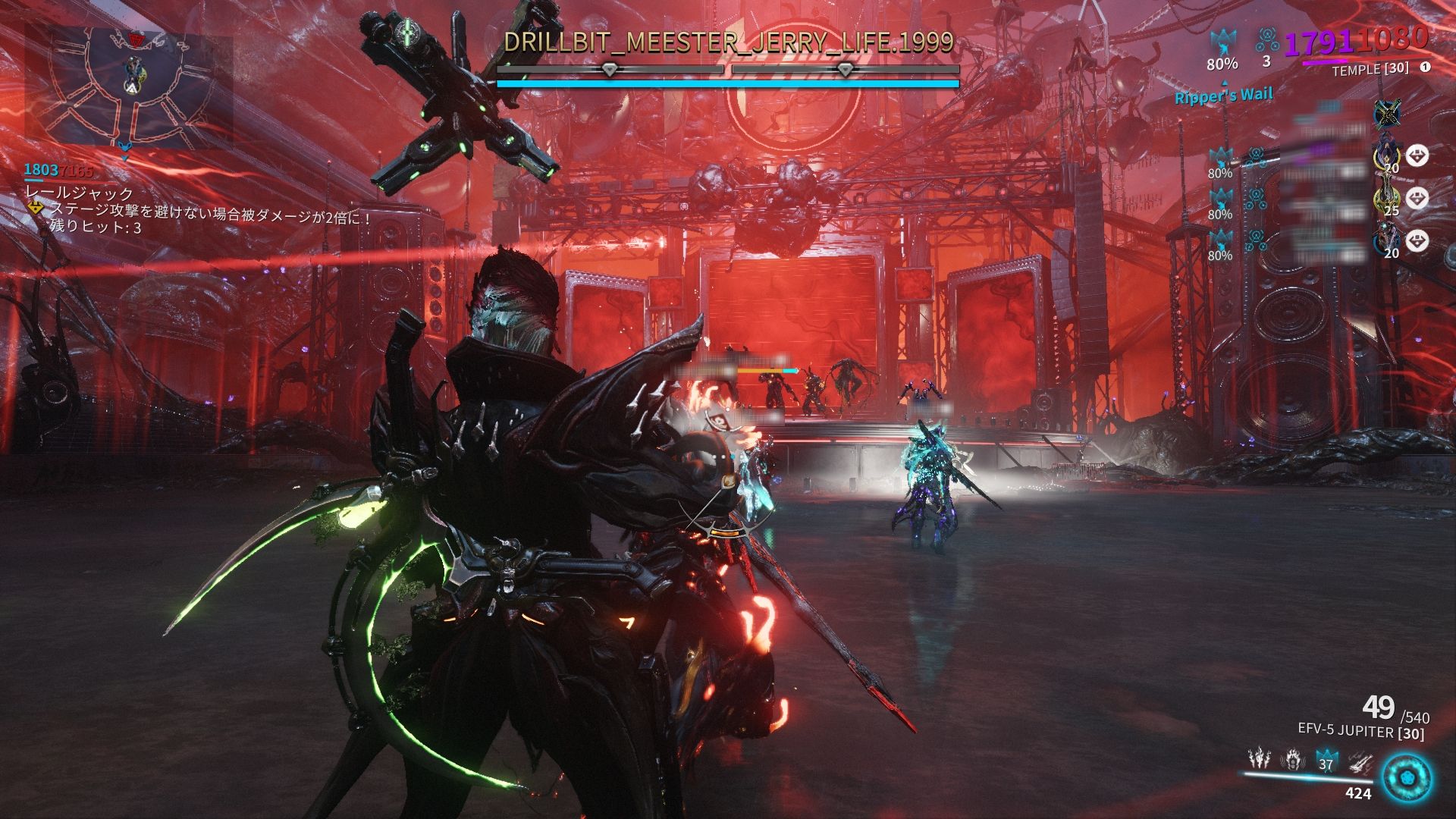Image resolution: width=1456 pixels, height=819 pixels.
Task: Trigger the guitar smash ability
Action: pyautogui.click(x=1360, y=759)
